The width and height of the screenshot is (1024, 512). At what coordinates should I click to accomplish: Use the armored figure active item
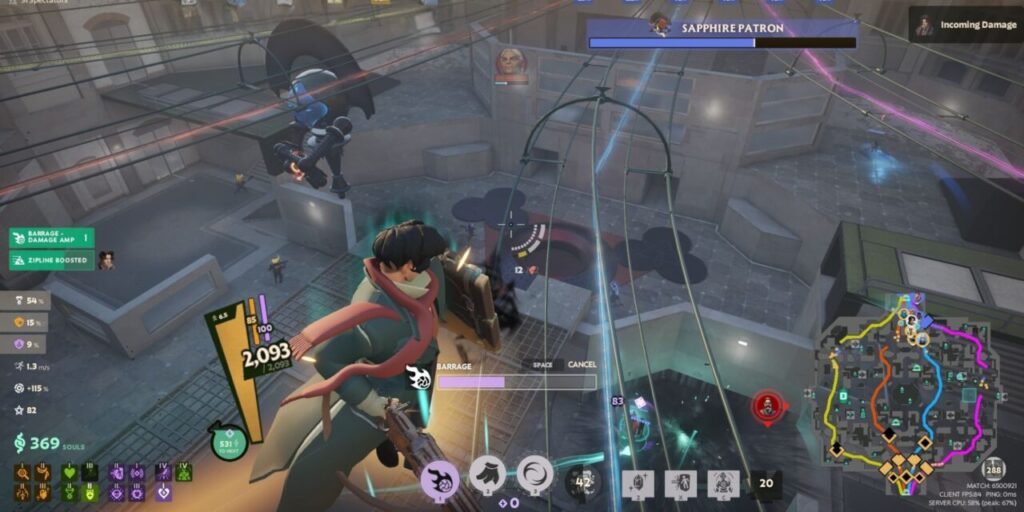tap(723, 483)
